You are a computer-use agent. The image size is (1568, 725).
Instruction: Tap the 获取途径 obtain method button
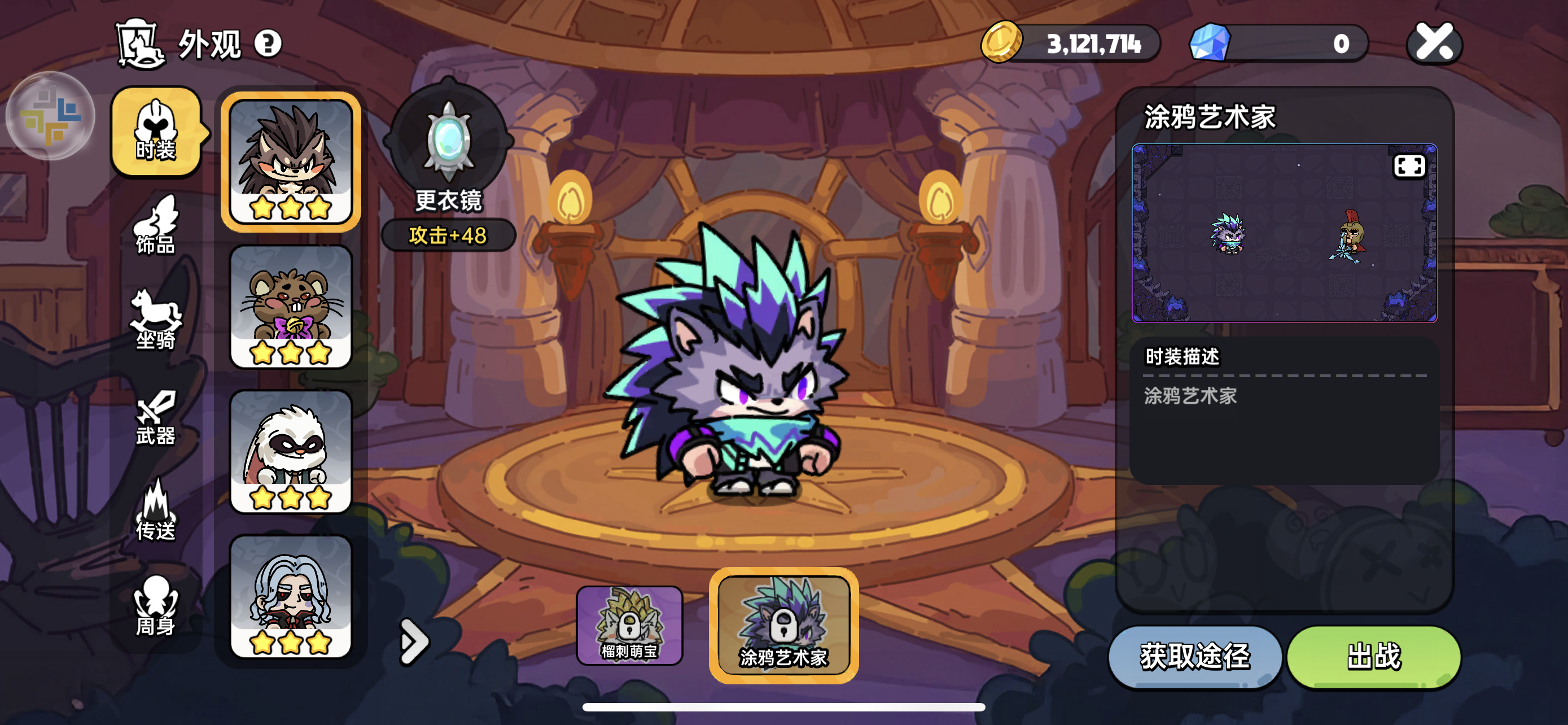(x=1195, y=656)
